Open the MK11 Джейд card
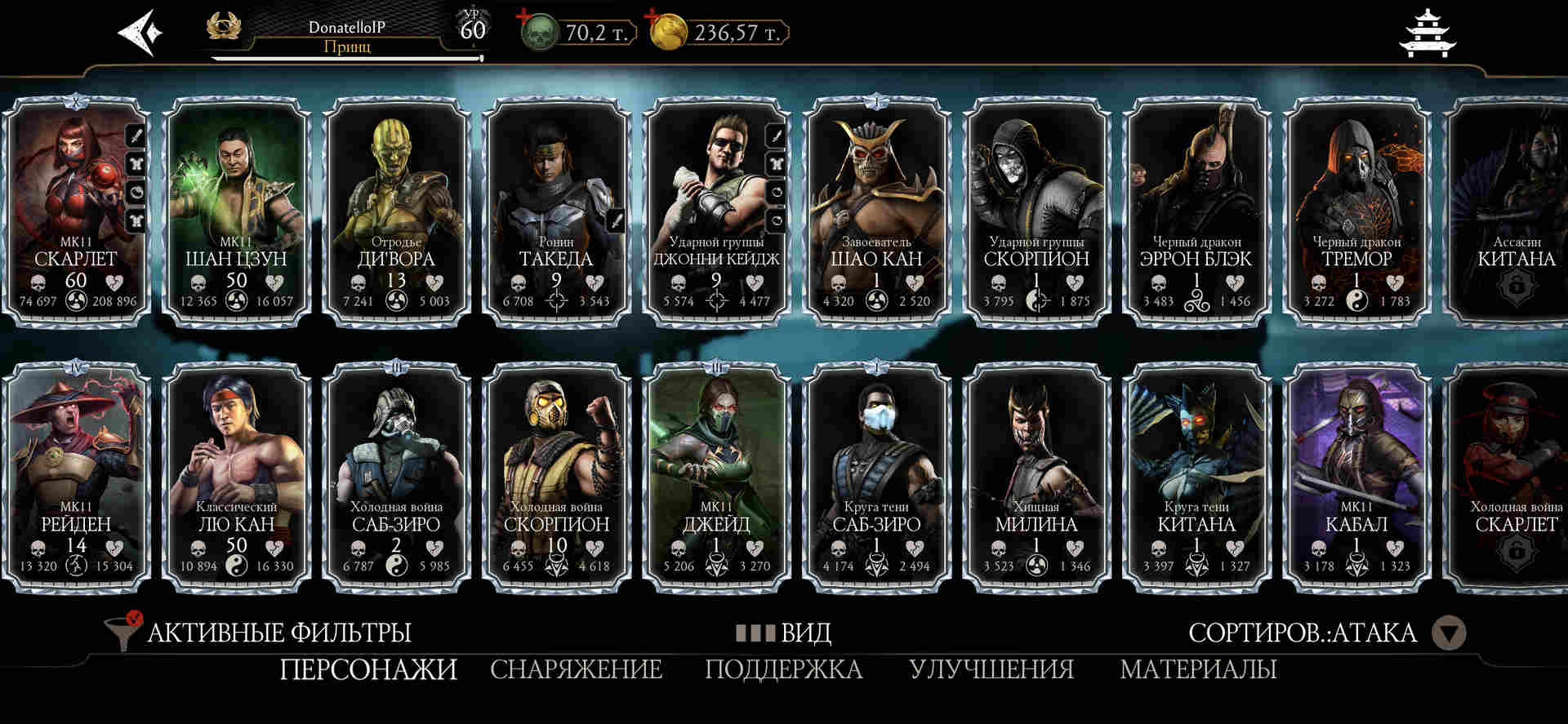The image size is (1568, 724). (716, 477)
